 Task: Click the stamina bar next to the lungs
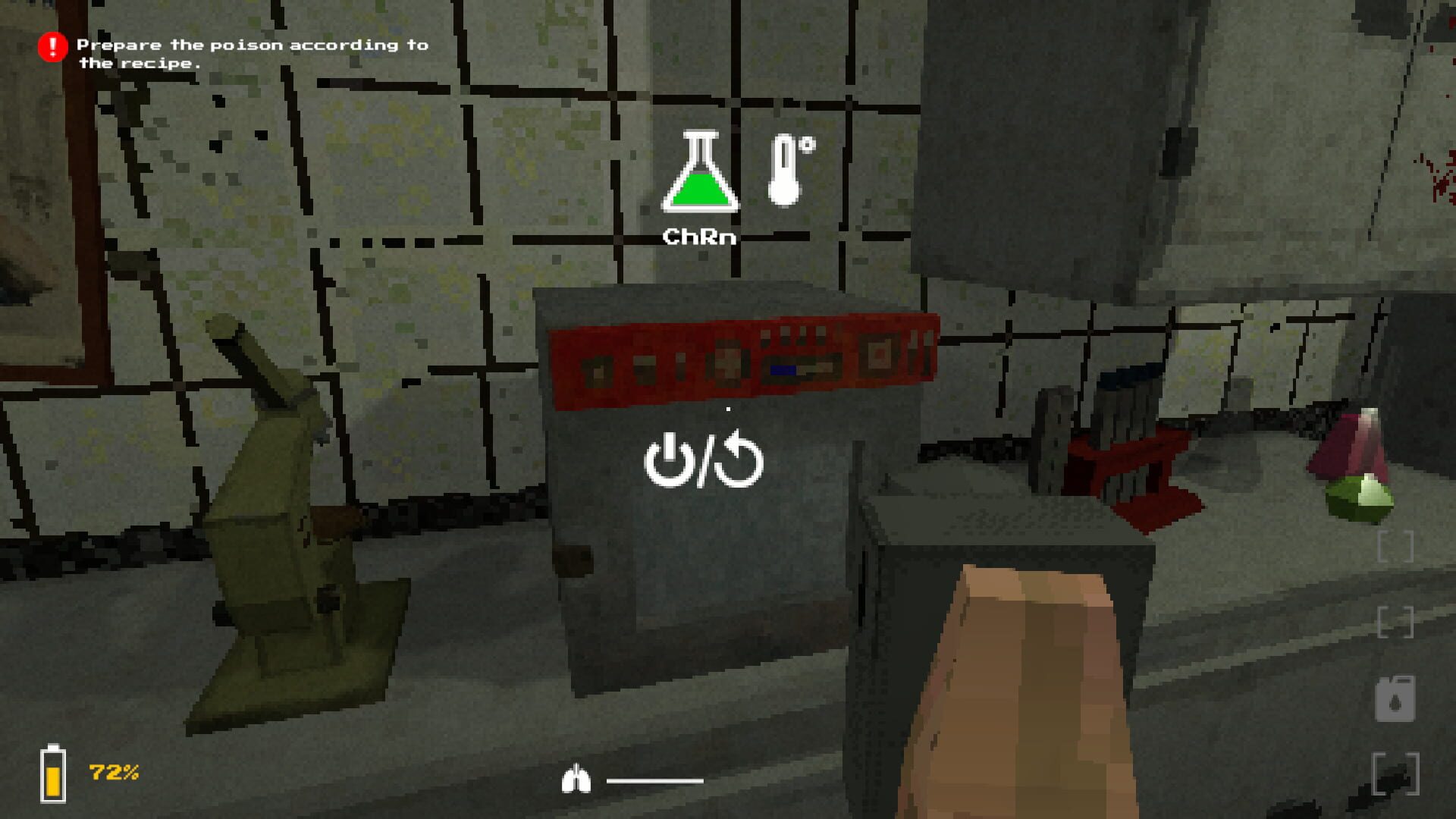pos(654,781)
